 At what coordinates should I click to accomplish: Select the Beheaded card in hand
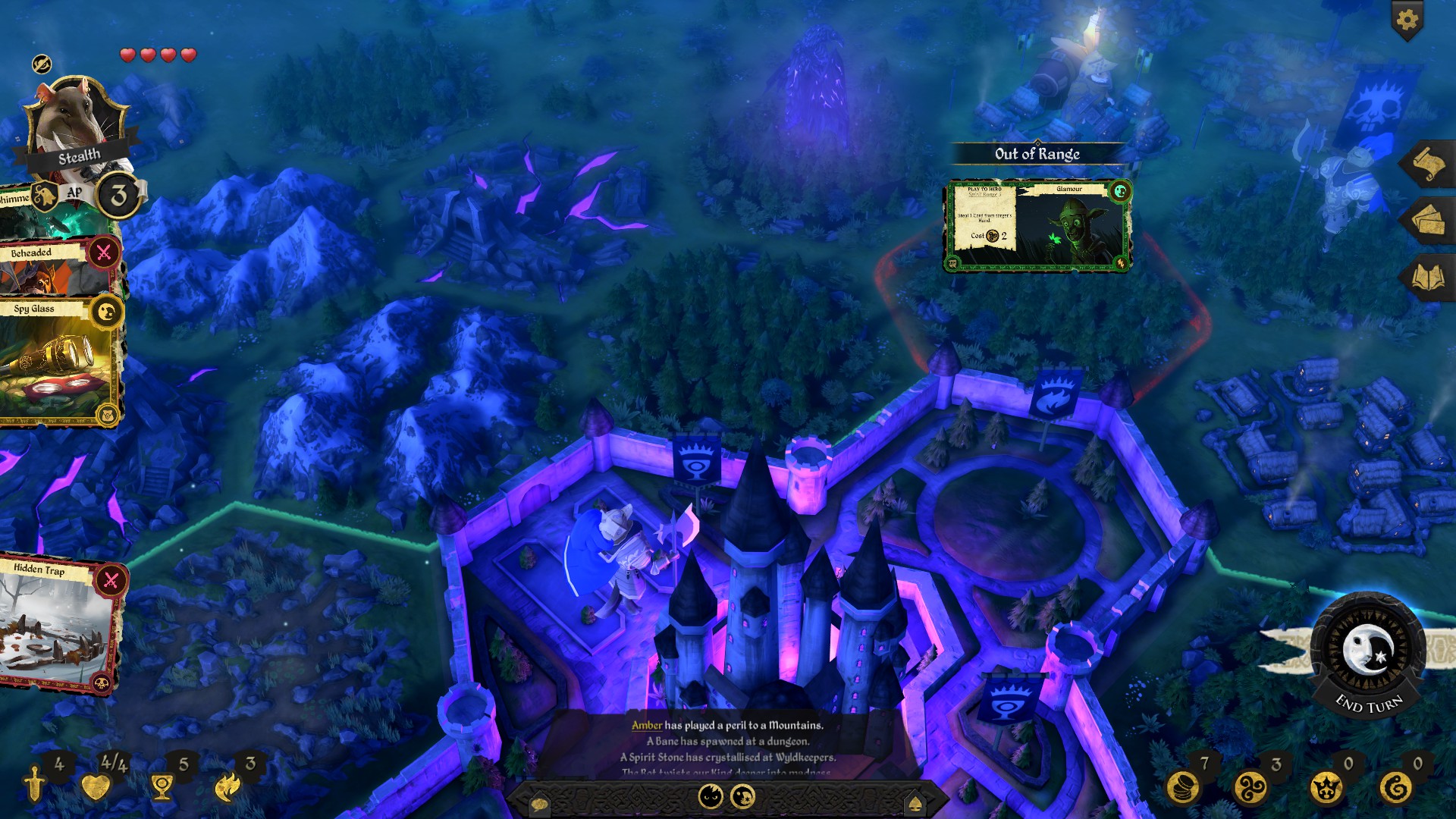click(x=57, y=269)
